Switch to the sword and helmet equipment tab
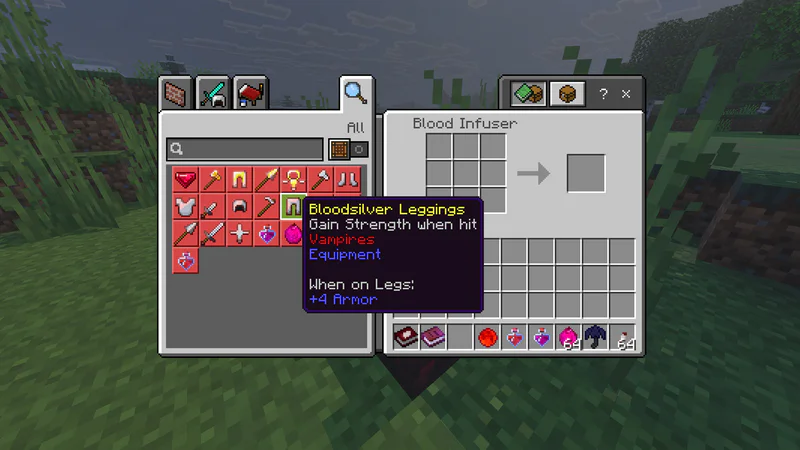800x450 pixels. click(x=213, y=95)
